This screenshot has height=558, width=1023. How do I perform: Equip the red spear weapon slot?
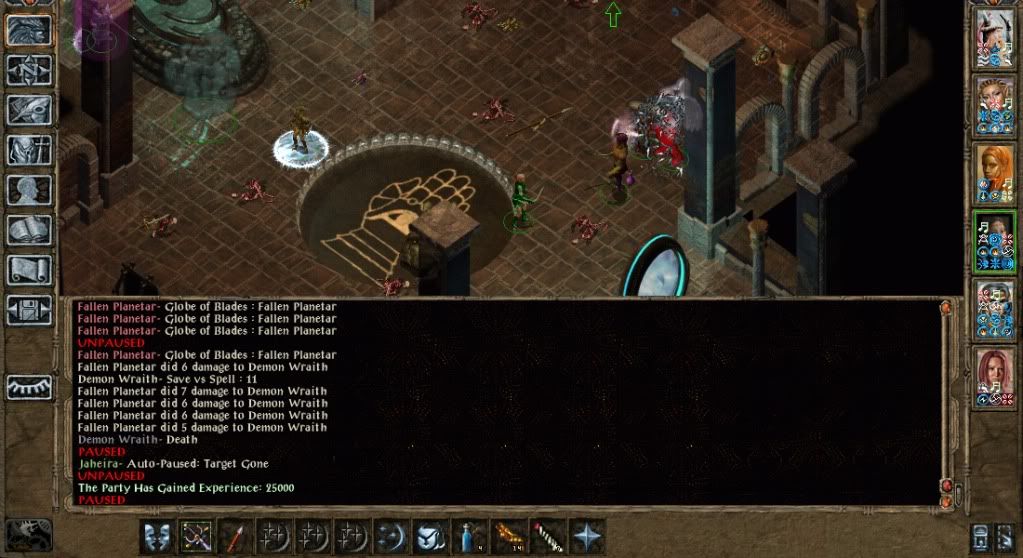[x=233, y=535]
